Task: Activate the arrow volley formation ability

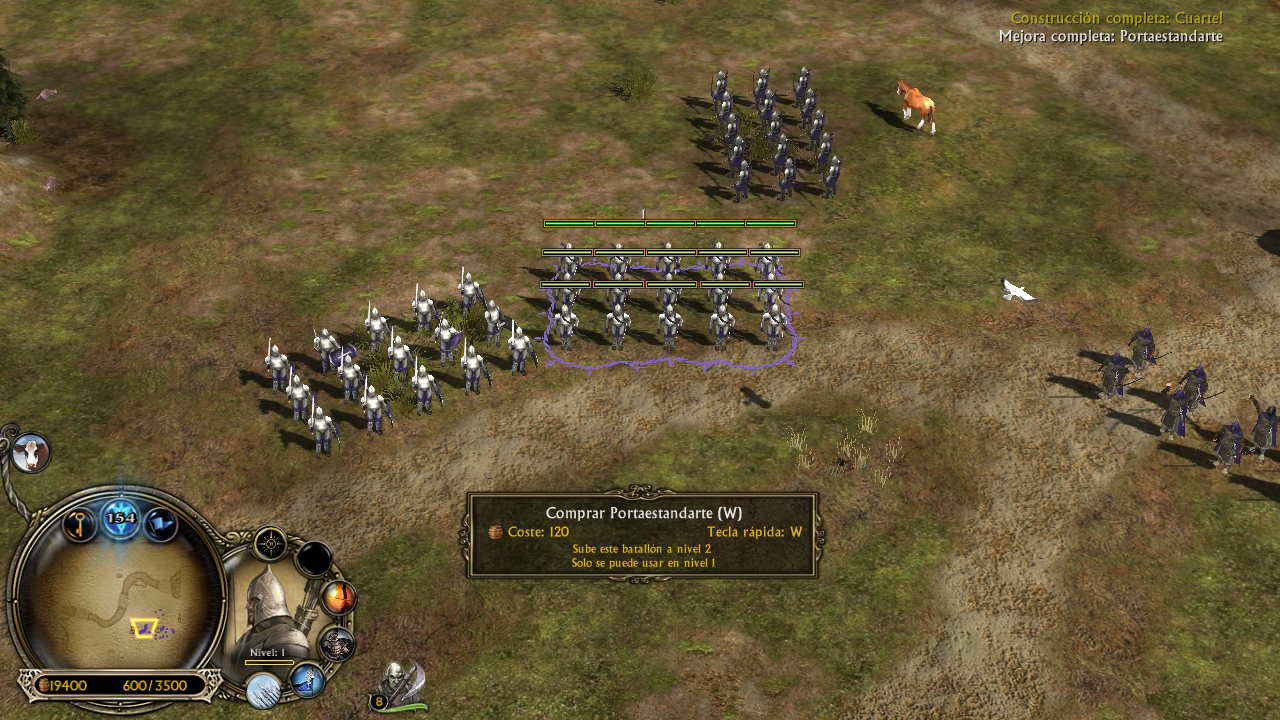Action: click(x=264, y=690)
